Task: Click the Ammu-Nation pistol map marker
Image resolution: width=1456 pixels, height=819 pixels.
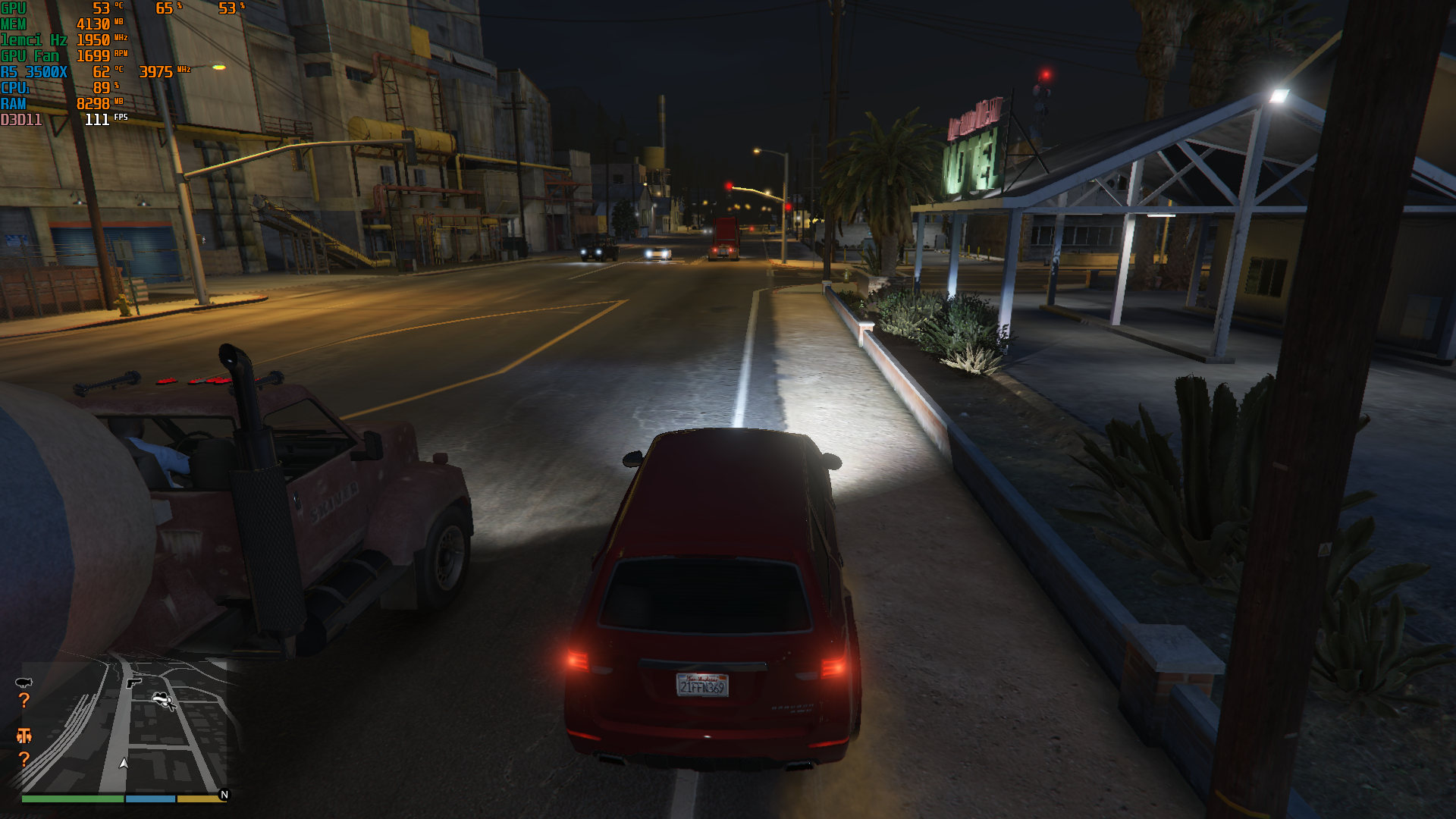Action: (x=134, y=683)
